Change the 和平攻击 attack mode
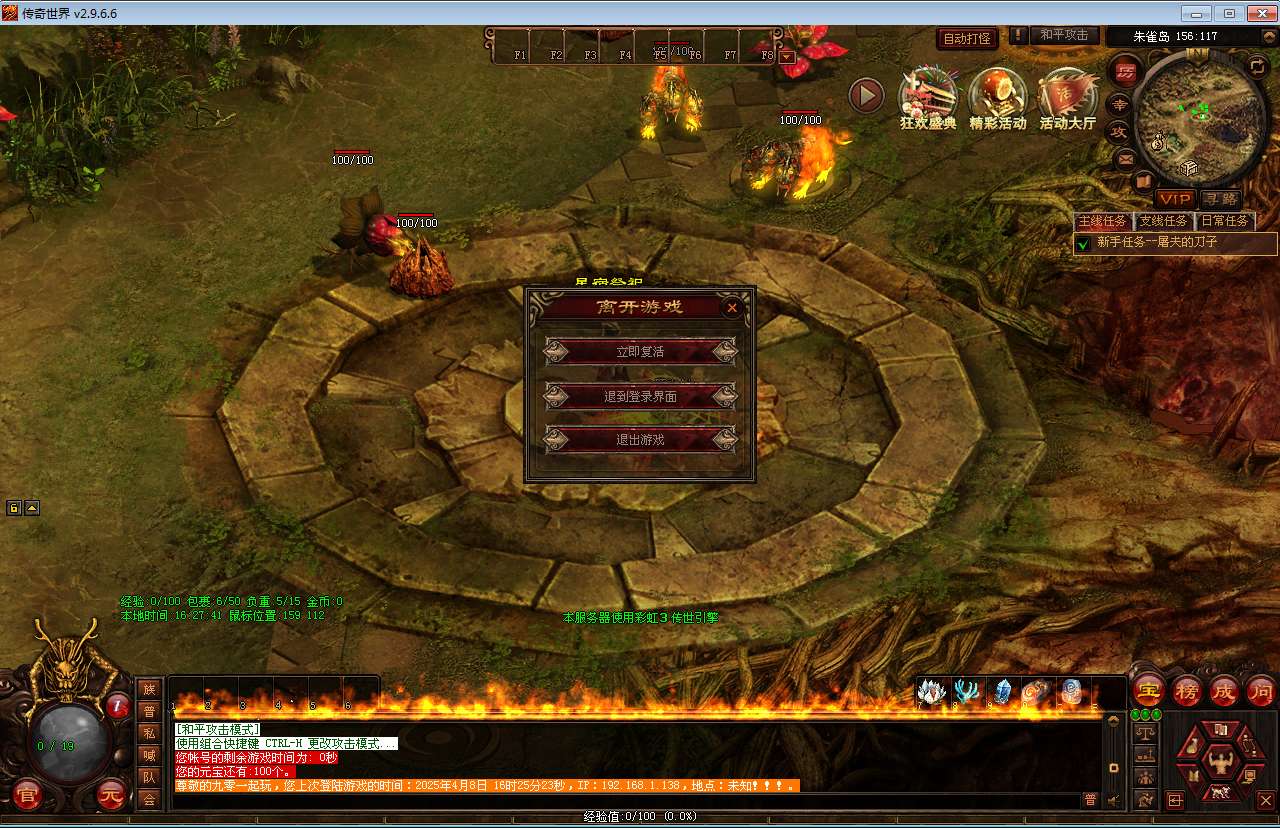Screen dimensions: 1280x828 [1063, 35]
